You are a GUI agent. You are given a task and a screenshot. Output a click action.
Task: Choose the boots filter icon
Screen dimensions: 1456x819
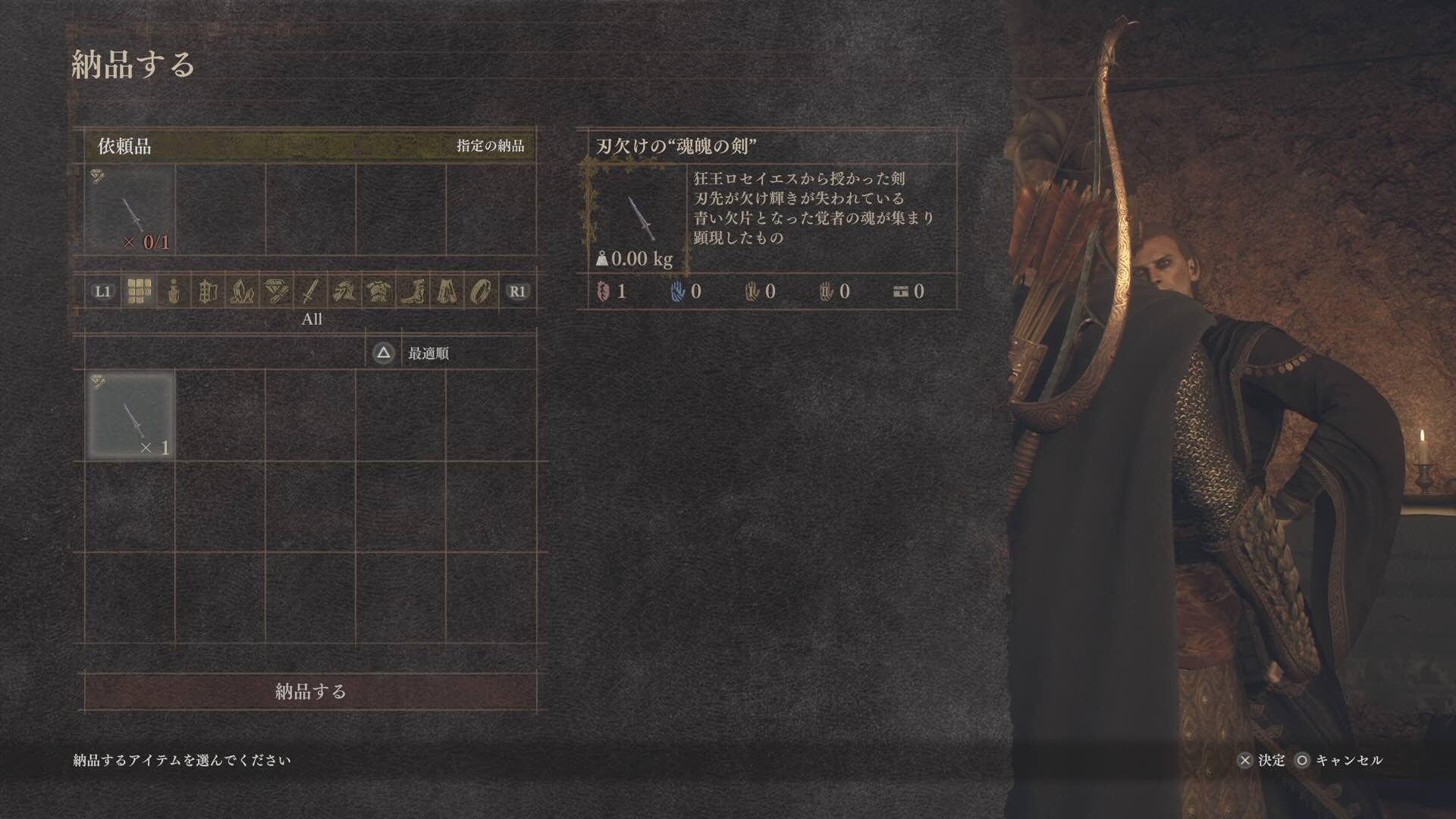click(x=413, y=292)
